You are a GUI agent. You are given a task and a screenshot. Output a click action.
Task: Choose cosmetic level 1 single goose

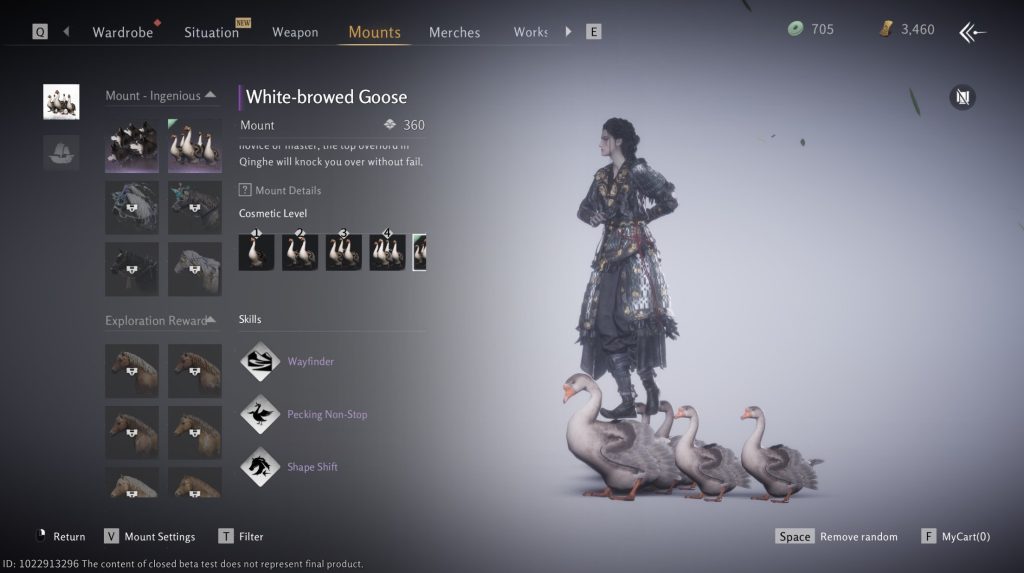point(256,252)
